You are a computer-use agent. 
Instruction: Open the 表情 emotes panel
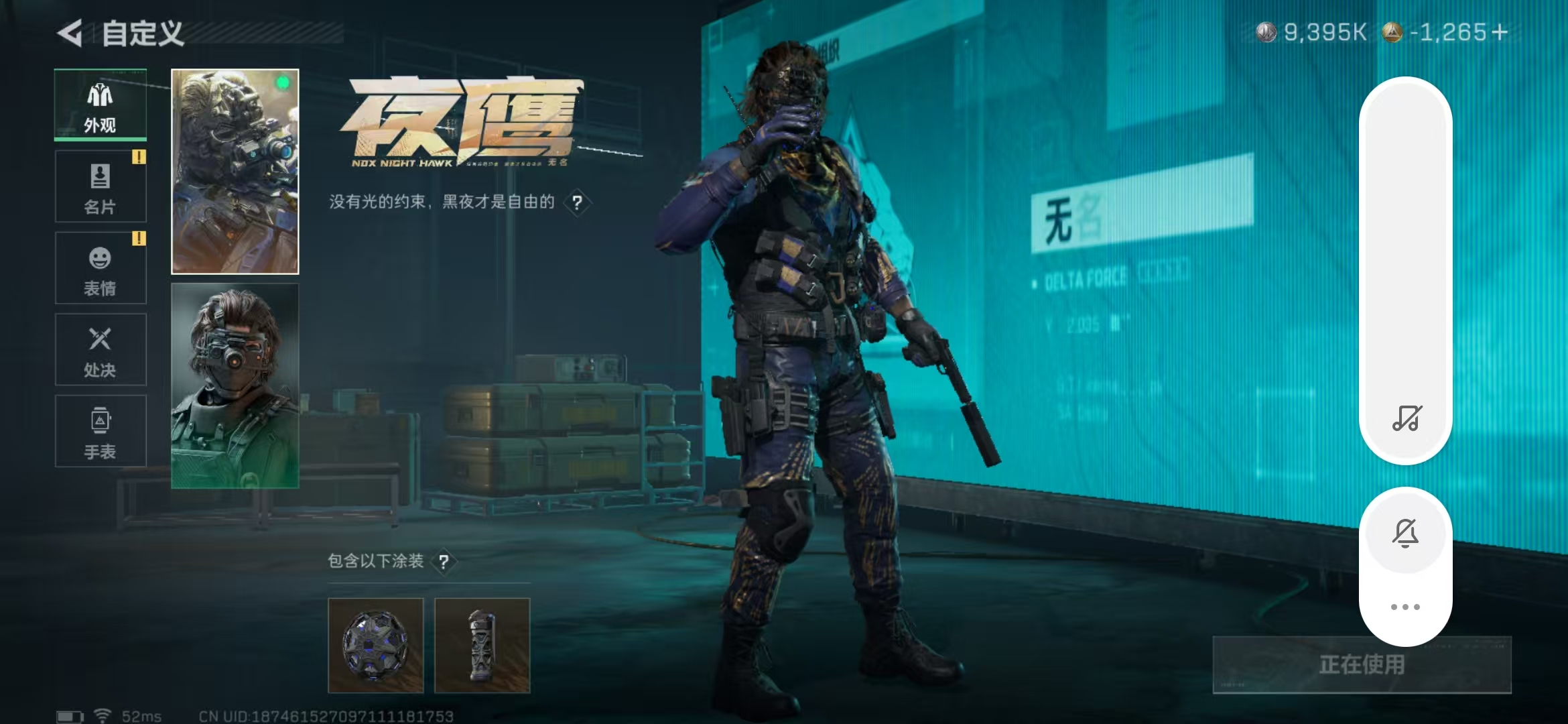point(100,267)
